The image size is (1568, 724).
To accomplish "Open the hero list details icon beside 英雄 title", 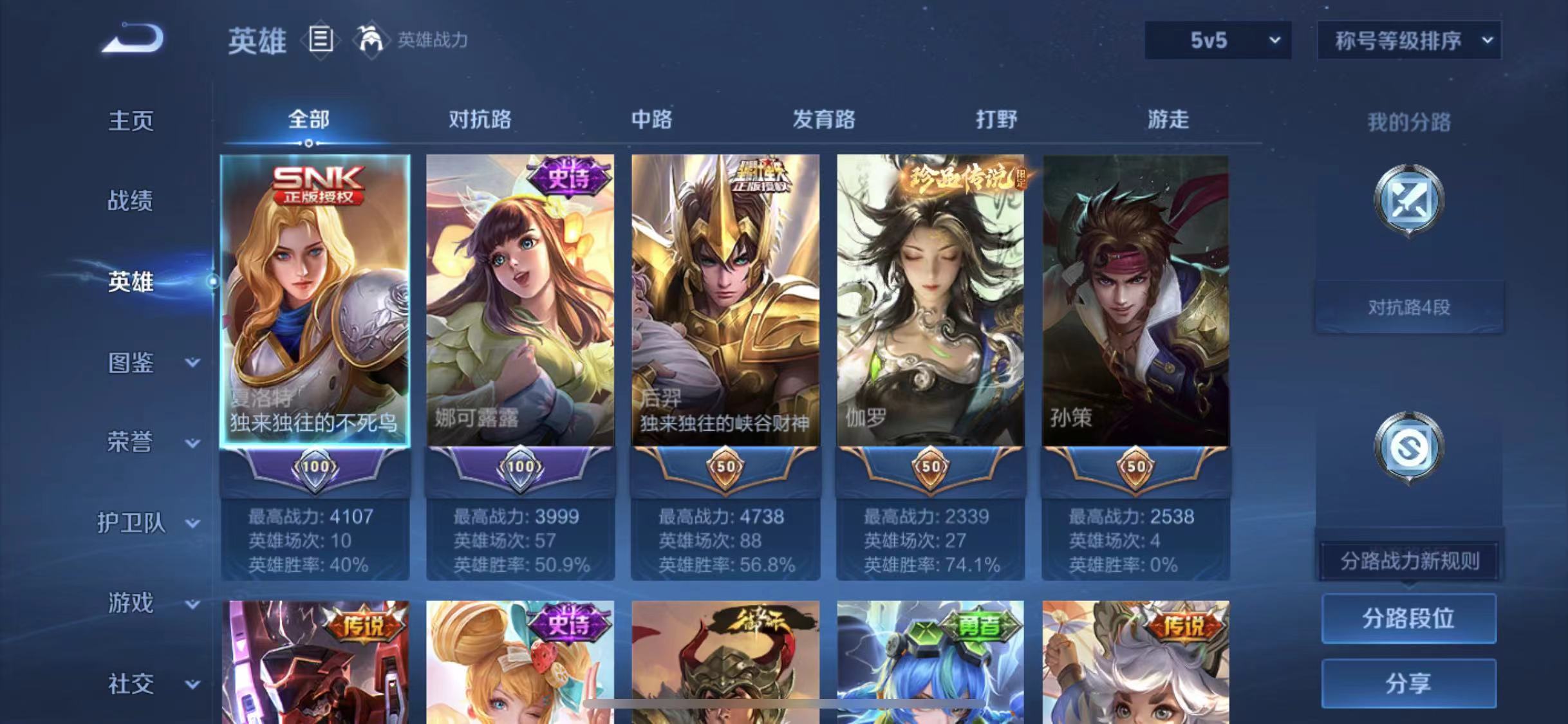I will click(321, 41).
